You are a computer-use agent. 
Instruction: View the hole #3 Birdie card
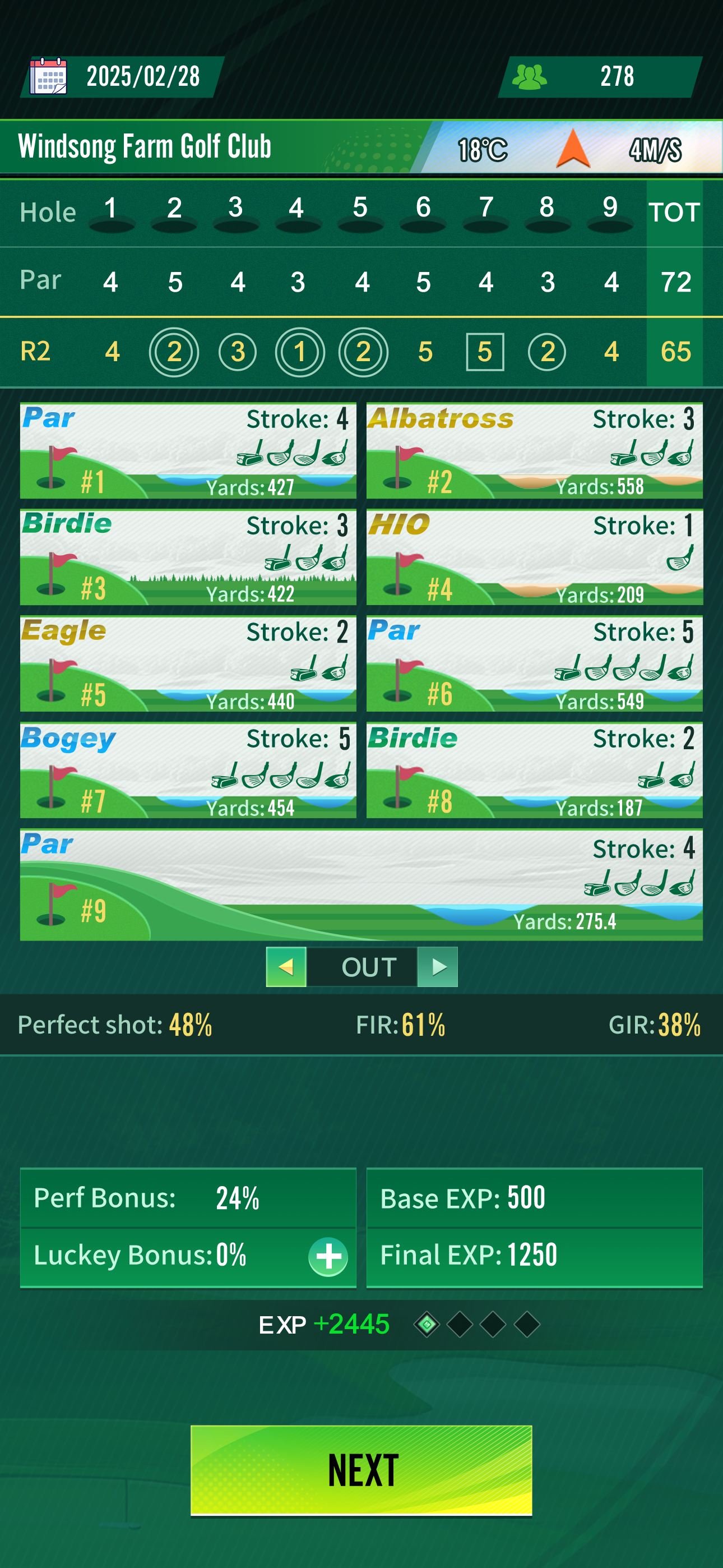pyautogui.click(x=188, y=557)
